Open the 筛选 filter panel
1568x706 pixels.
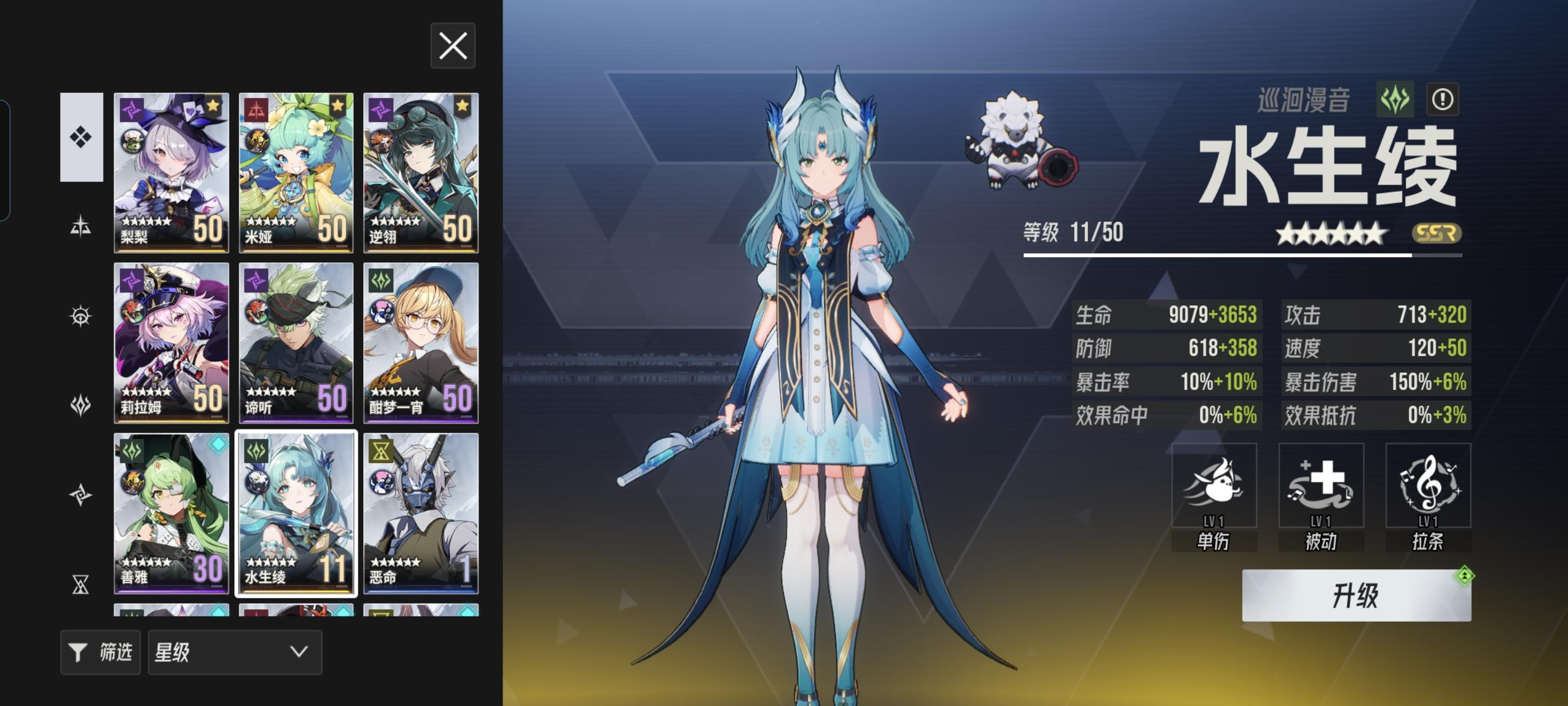[101, 652]
